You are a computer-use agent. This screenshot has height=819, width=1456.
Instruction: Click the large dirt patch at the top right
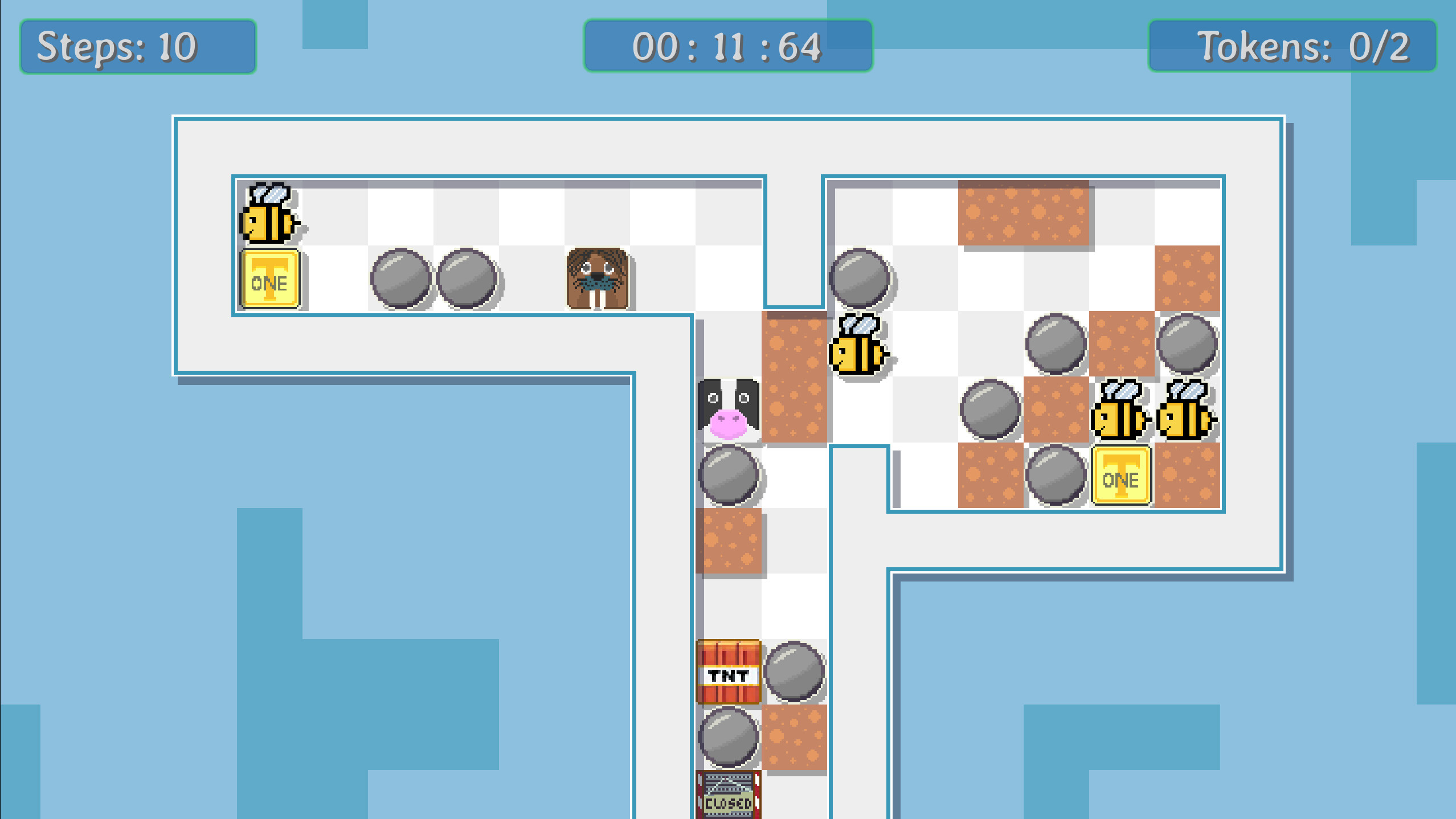(x=1023, y=214)
